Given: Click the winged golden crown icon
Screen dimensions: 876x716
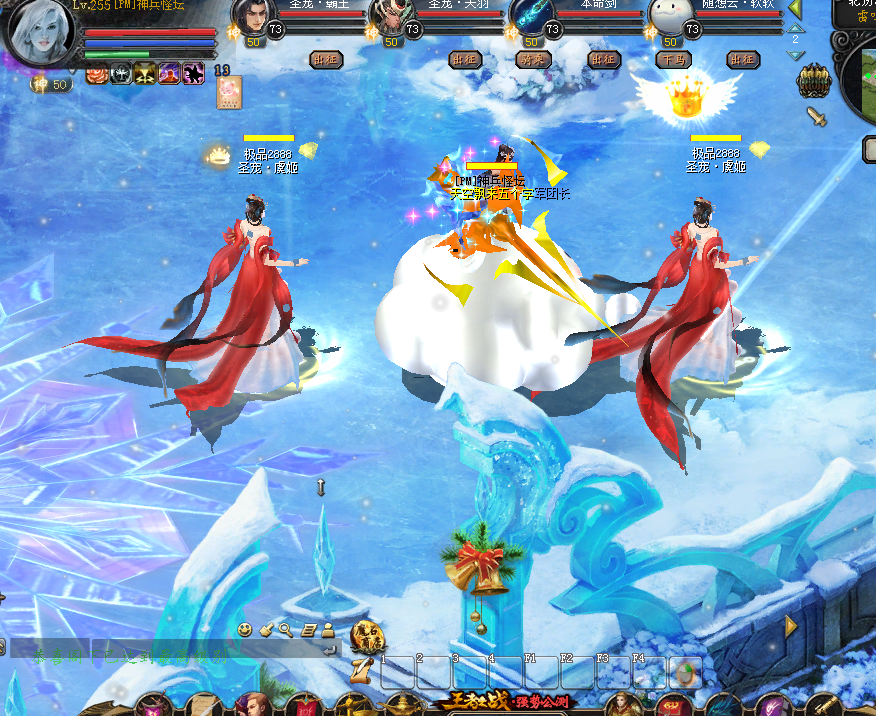Looking at the screenshot, I should [x=685, y=98].
